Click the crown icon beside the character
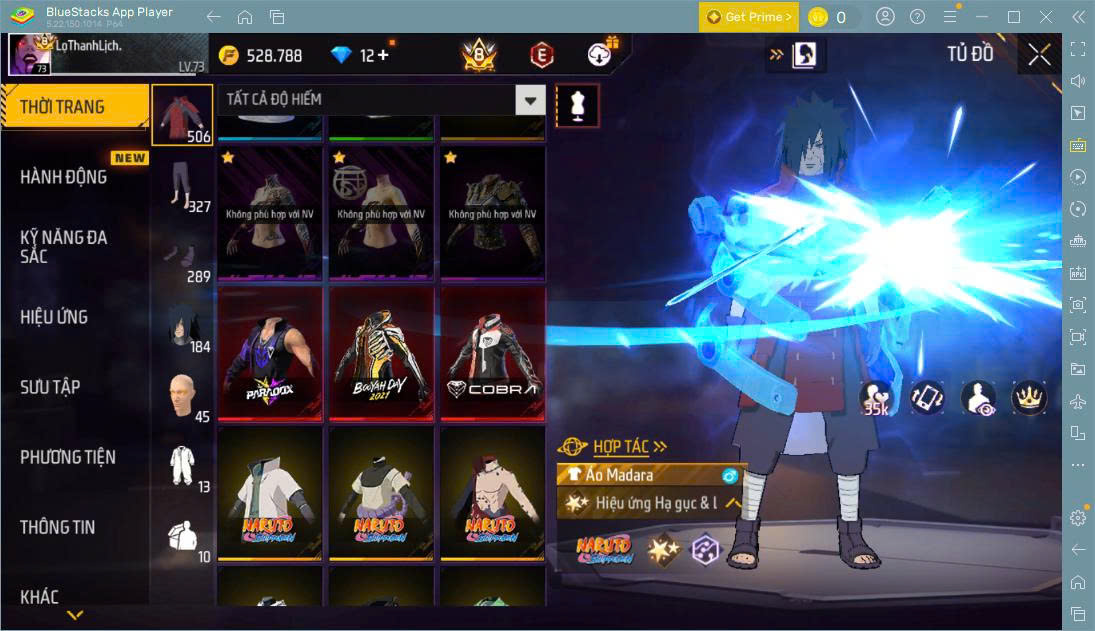1095x631 pixels. (x=1029, y=397)
